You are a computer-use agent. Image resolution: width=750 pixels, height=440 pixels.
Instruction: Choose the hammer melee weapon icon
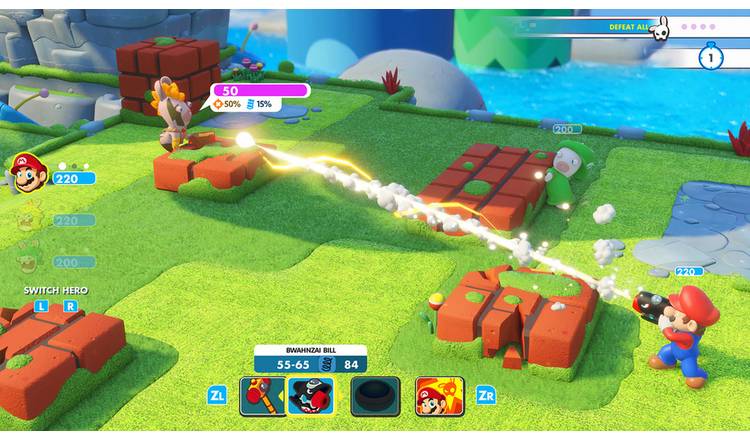coord(260,397)
